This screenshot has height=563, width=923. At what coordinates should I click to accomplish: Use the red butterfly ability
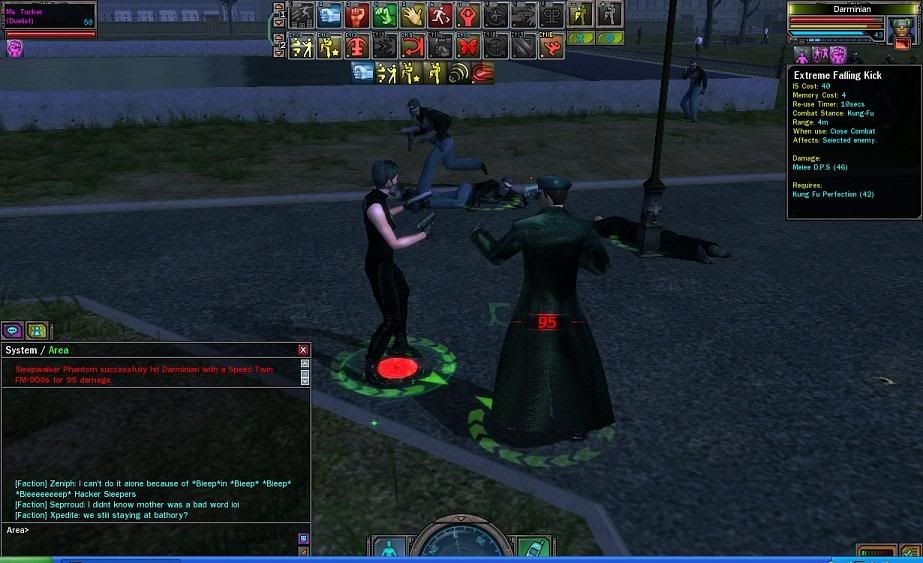coord(468,46)
